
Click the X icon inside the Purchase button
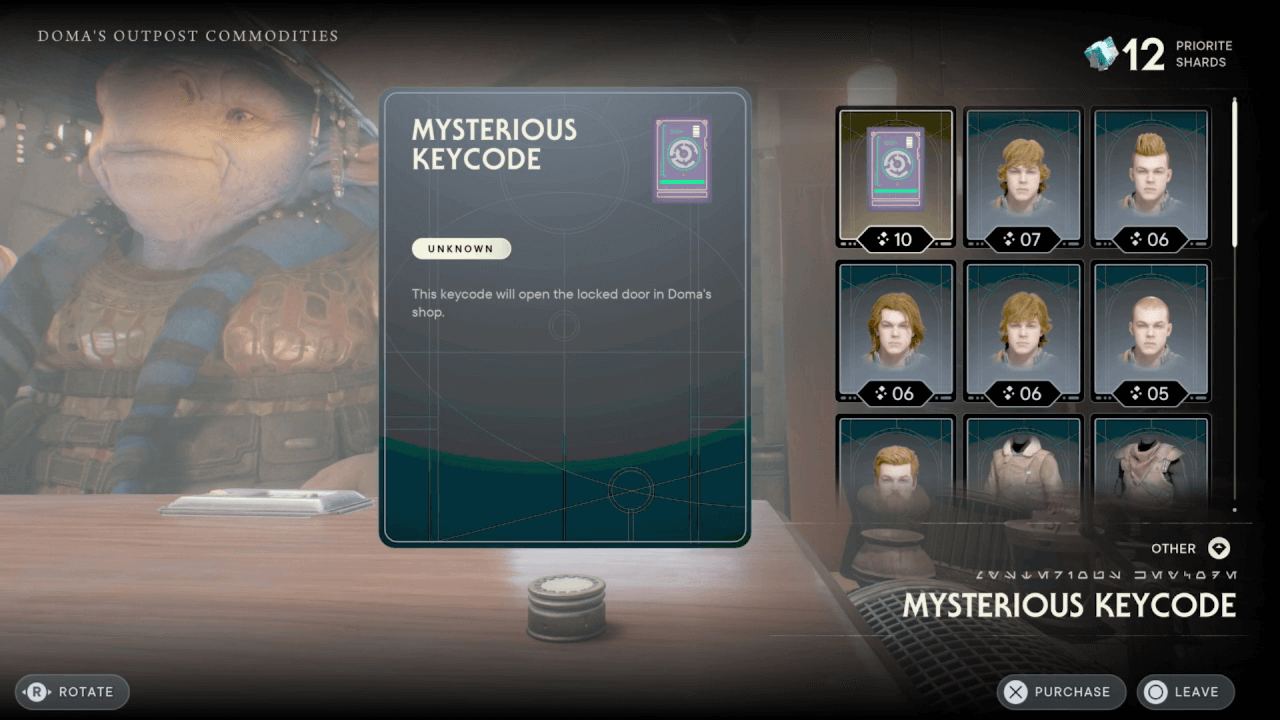tap(1016, 691)
